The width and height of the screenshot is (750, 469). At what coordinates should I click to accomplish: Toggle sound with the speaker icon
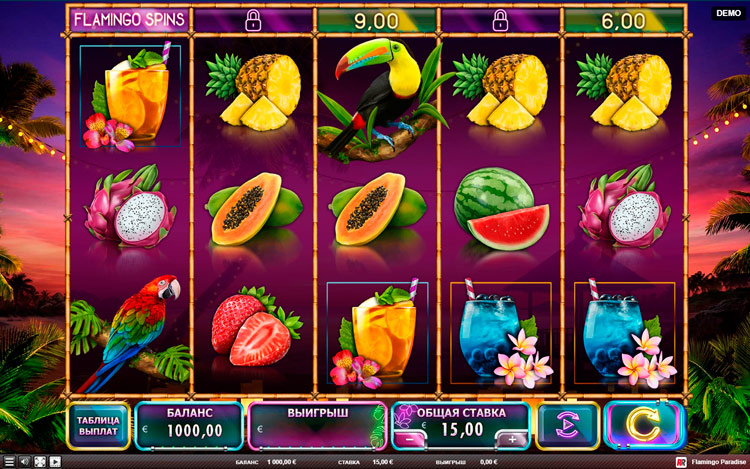tap(24, 462)
